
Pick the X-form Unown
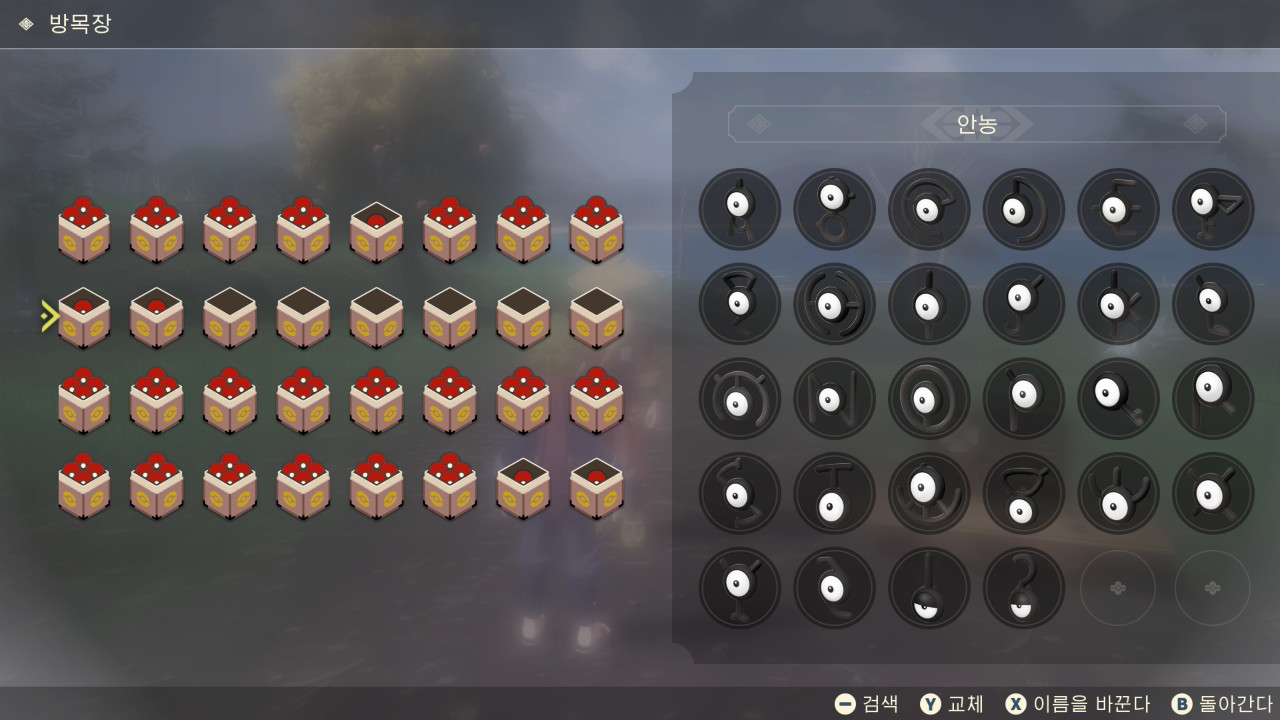click(1213, 494)
